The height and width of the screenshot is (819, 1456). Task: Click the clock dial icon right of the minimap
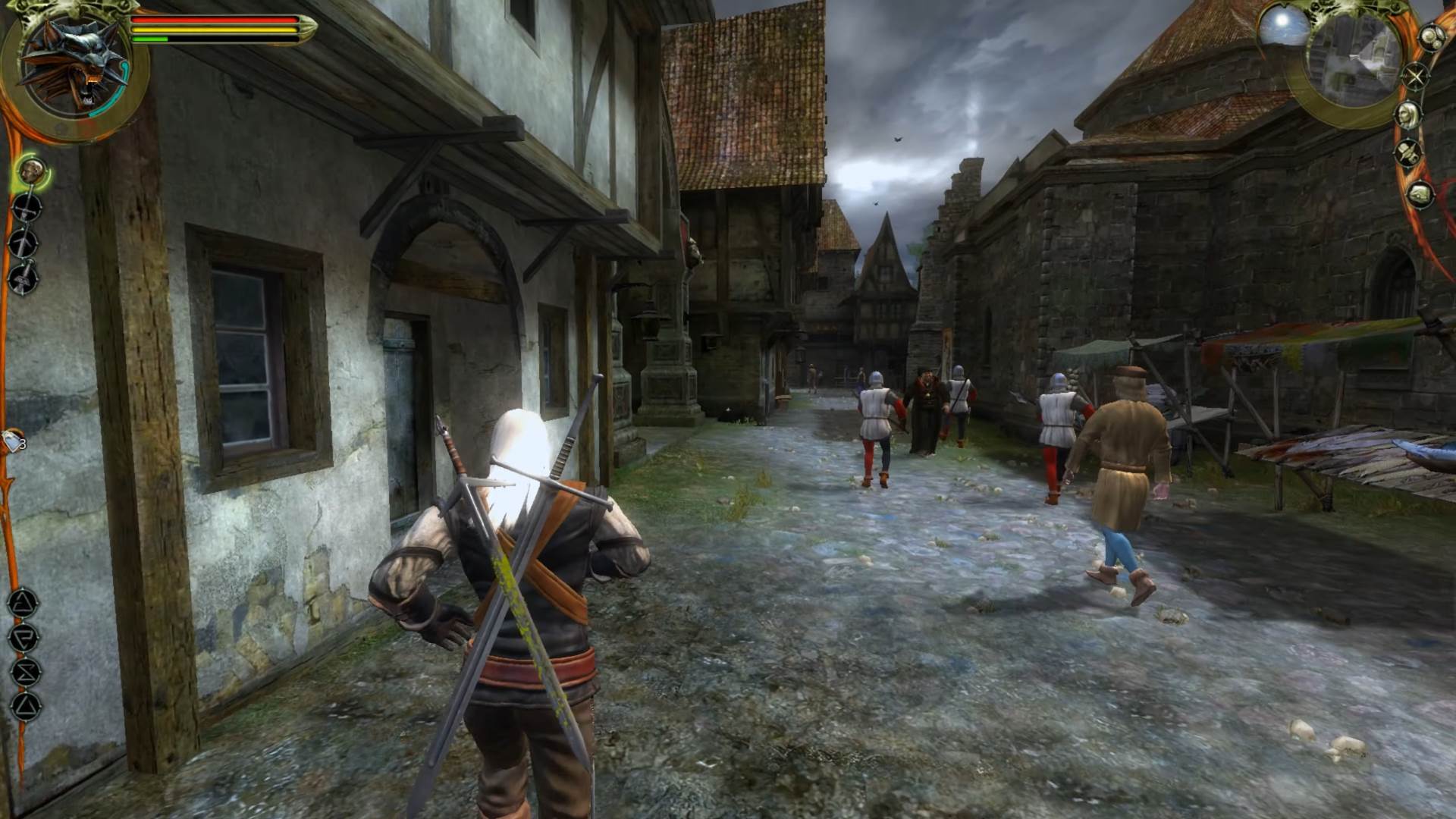pos(1432,36)
